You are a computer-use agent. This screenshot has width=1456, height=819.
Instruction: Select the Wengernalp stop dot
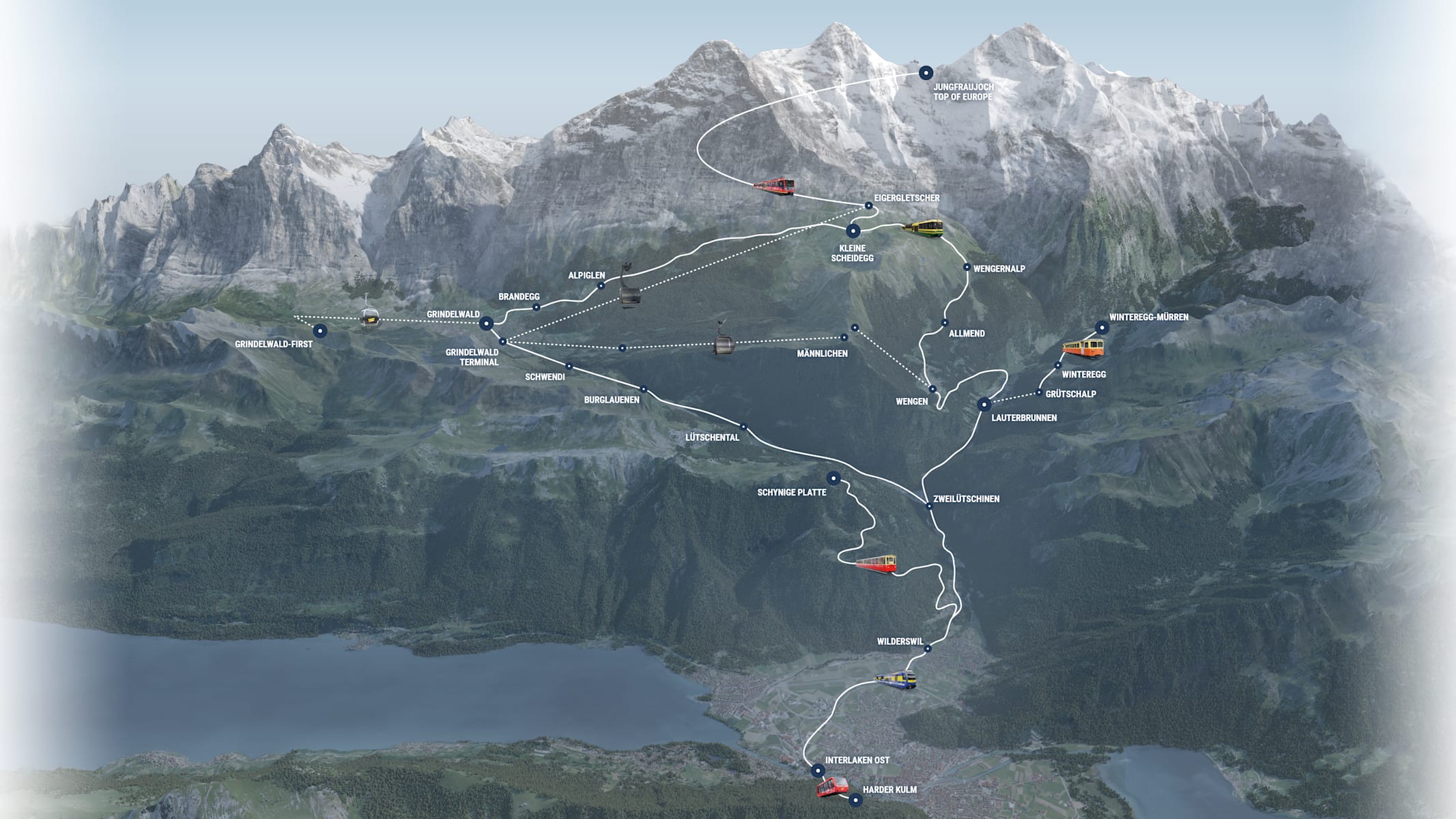coord(967,267)
